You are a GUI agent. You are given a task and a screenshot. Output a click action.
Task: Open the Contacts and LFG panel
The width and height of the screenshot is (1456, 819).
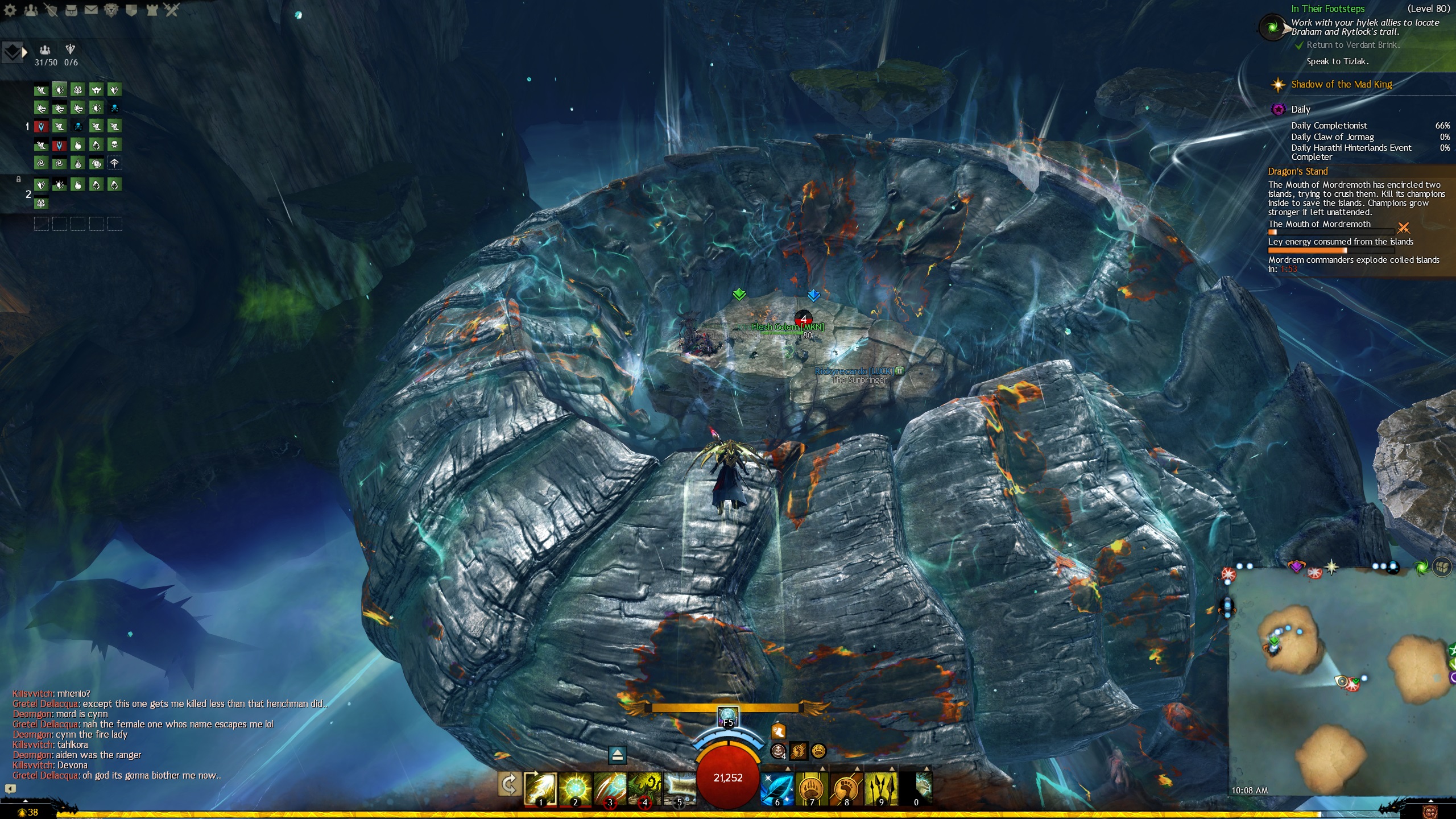click(31, 10)
